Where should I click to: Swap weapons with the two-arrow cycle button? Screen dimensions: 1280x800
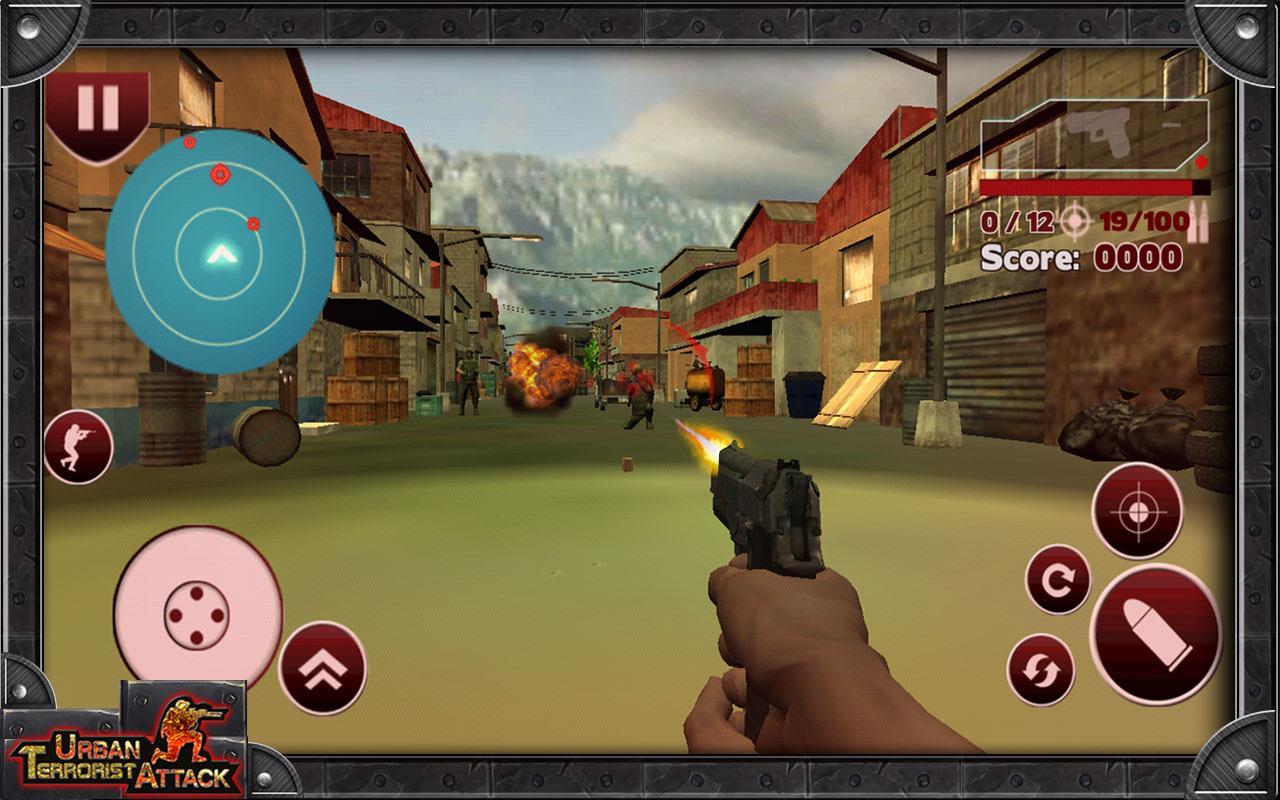coord(1040,669)
